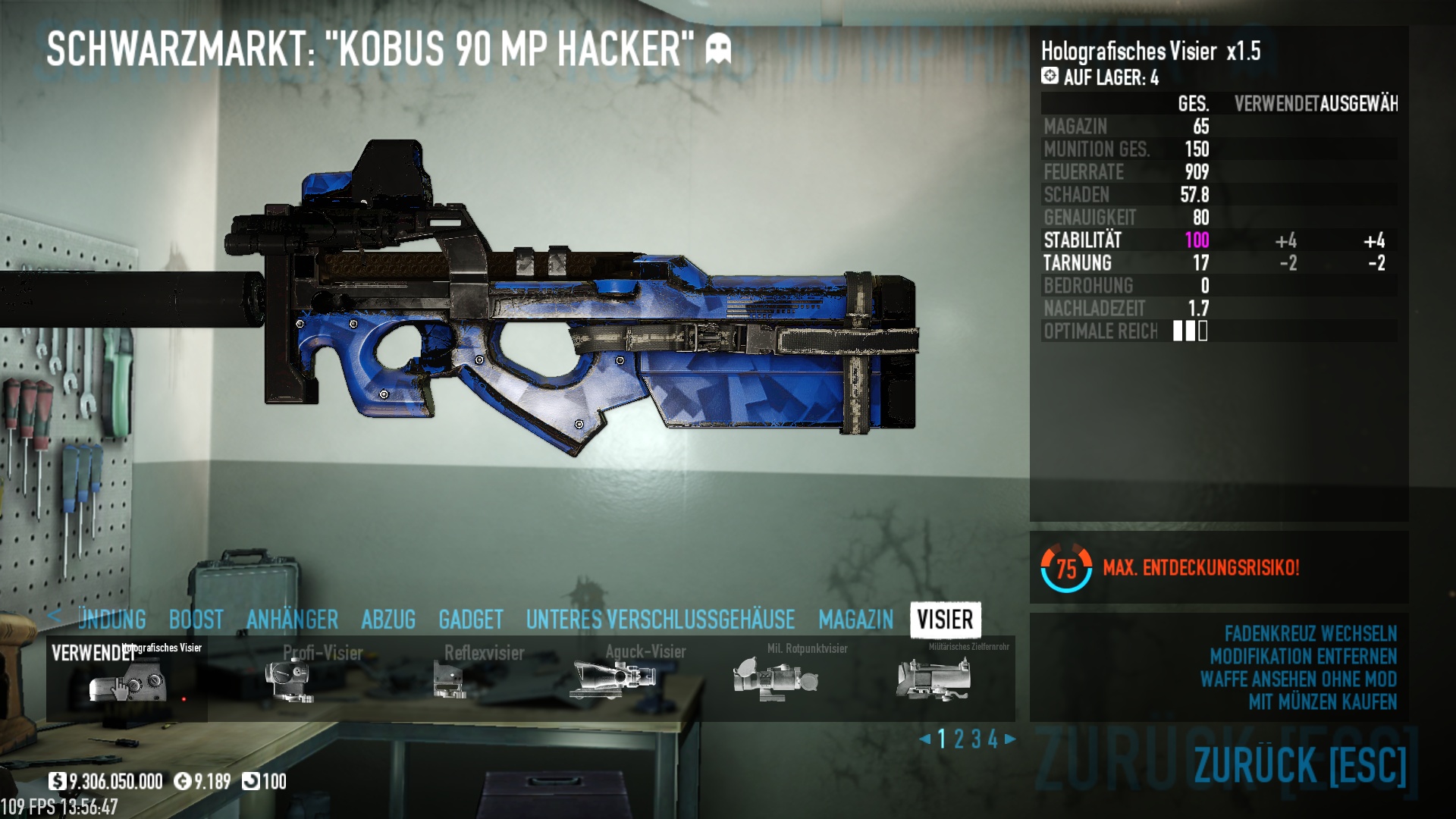Go back with Zurück button

coord(1299,764)
